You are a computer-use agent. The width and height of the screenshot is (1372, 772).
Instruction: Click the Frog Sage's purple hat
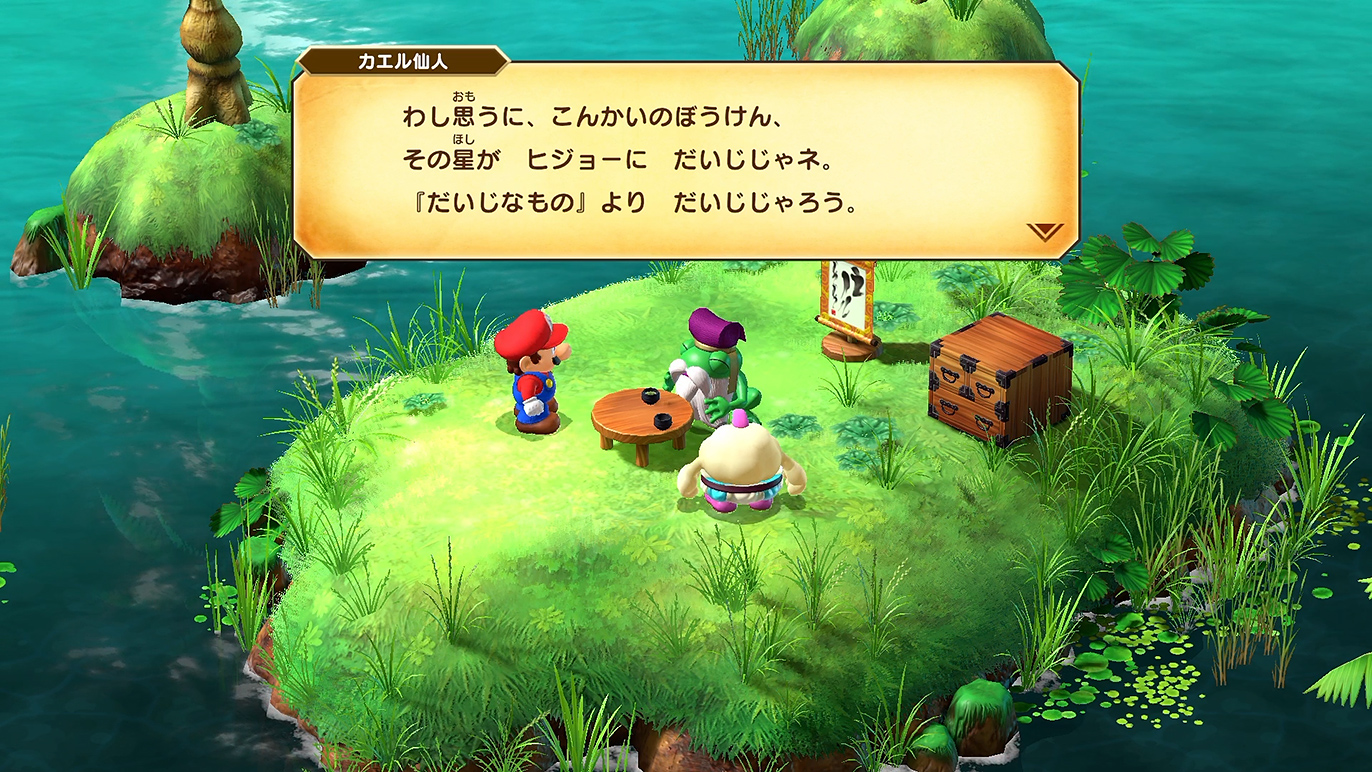point(716,326)
